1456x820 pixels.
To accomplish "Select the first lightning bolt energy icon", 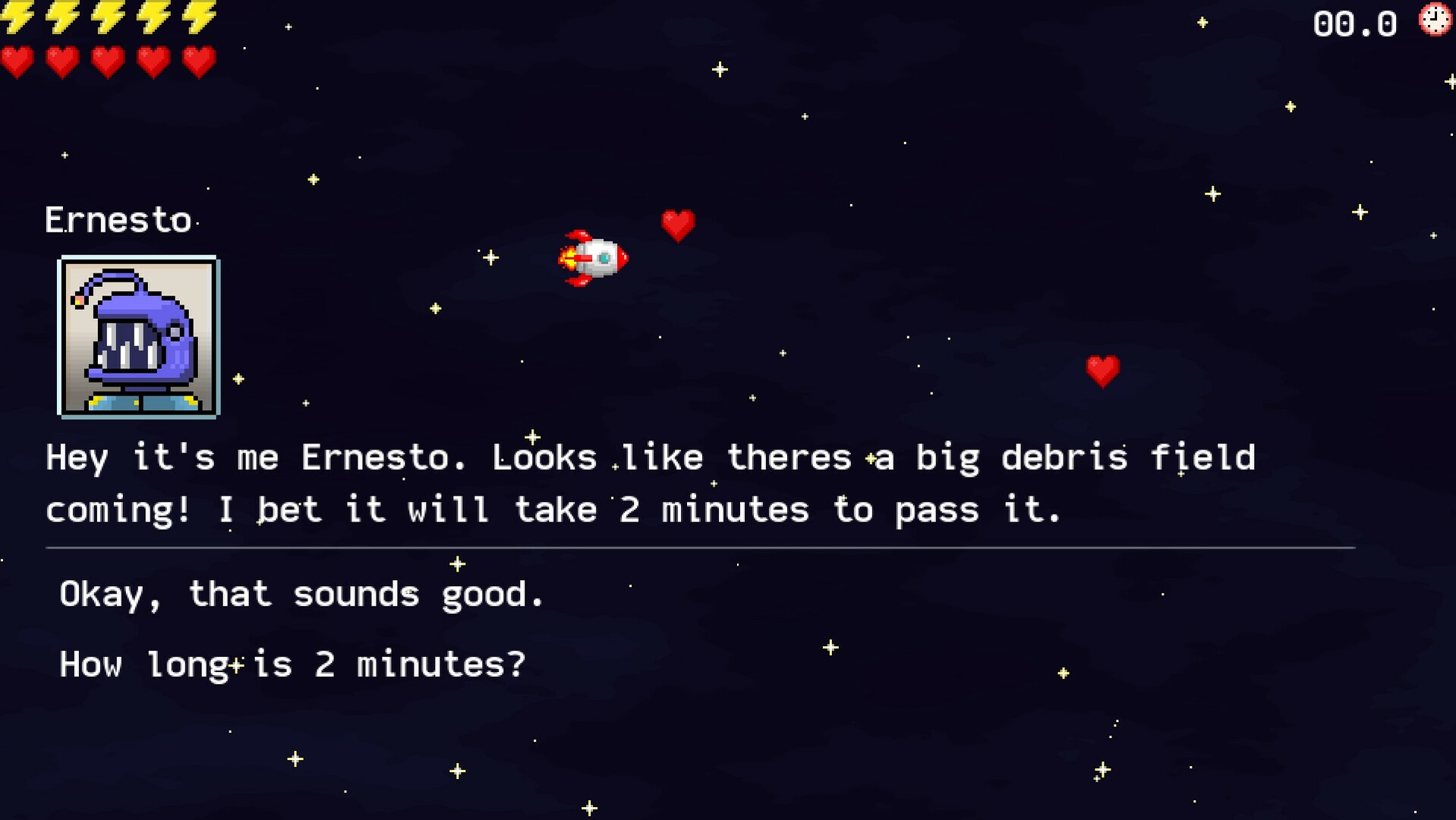I will [x=19, y=17].
